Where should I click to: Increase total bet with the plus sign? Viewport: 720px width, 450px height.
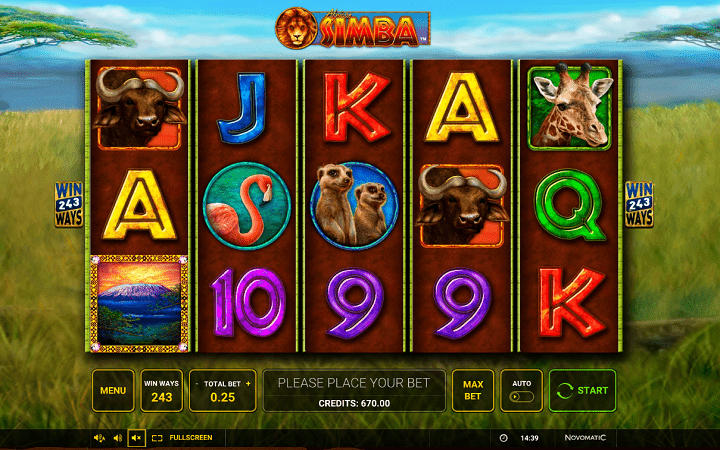coord(247,383)
